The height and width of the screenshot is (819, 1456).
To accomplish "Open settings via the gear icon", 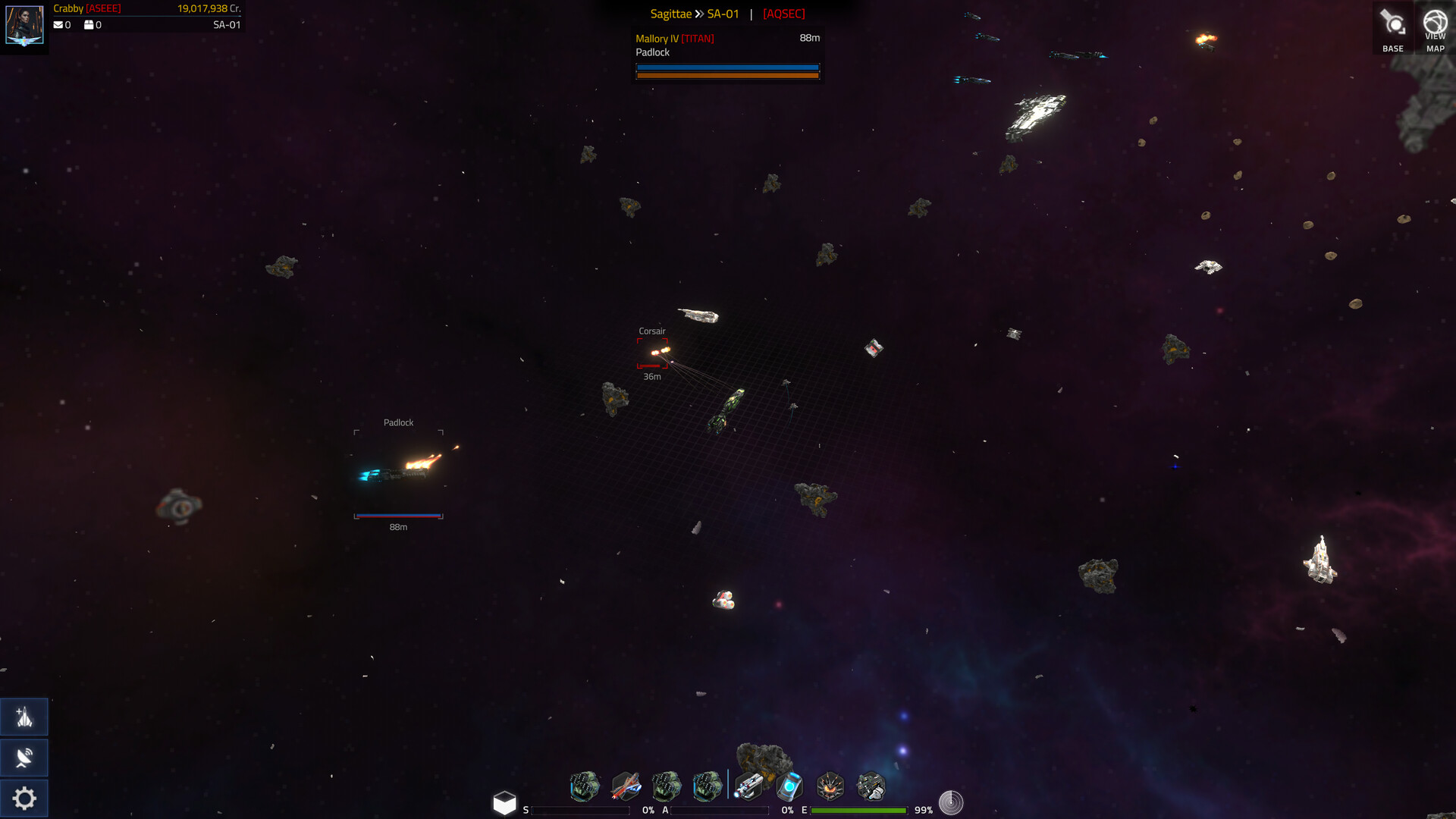I will 24,798.
